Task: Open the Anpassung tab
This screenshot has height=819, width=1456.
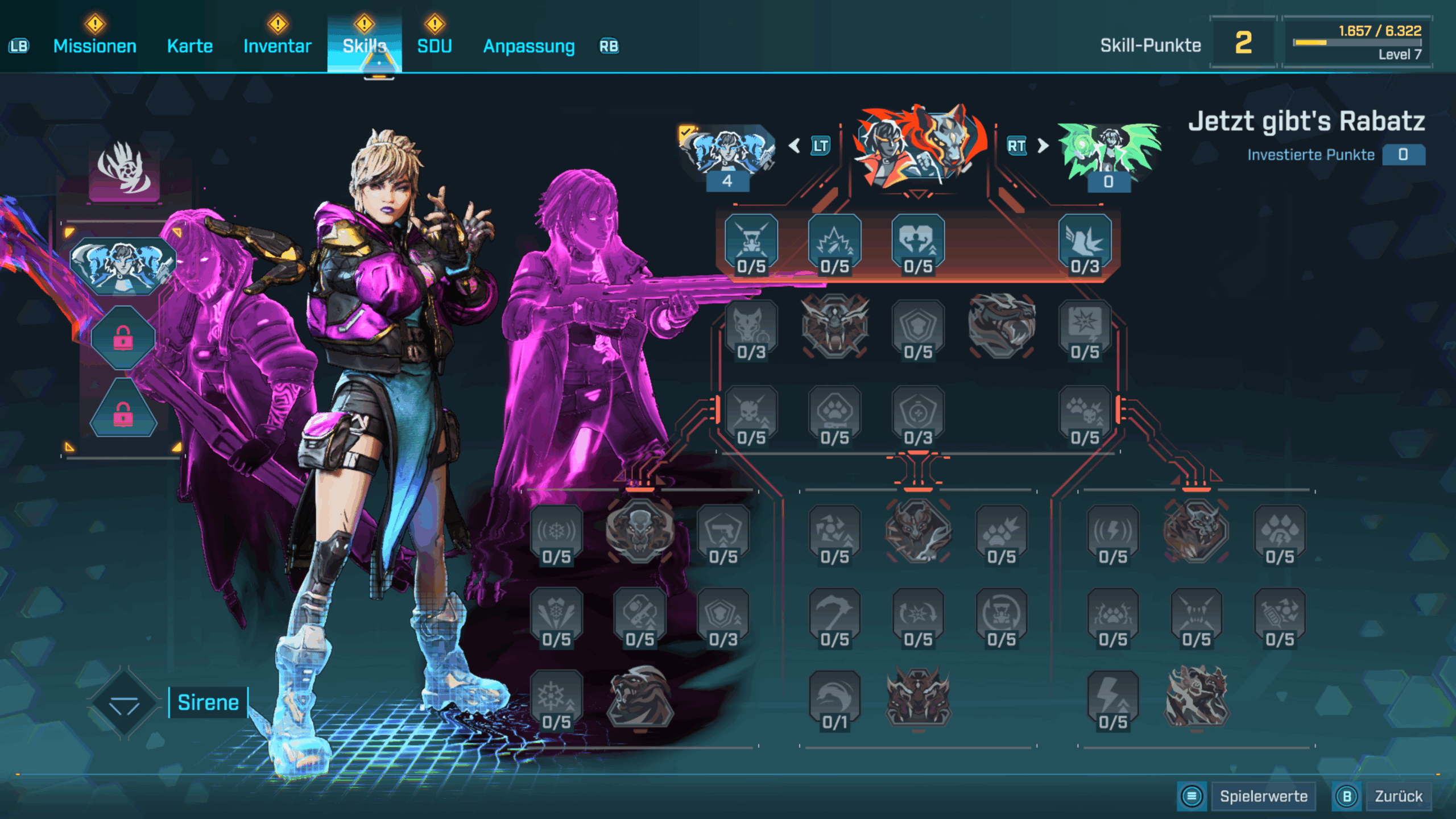Action: tap(529, 46)
